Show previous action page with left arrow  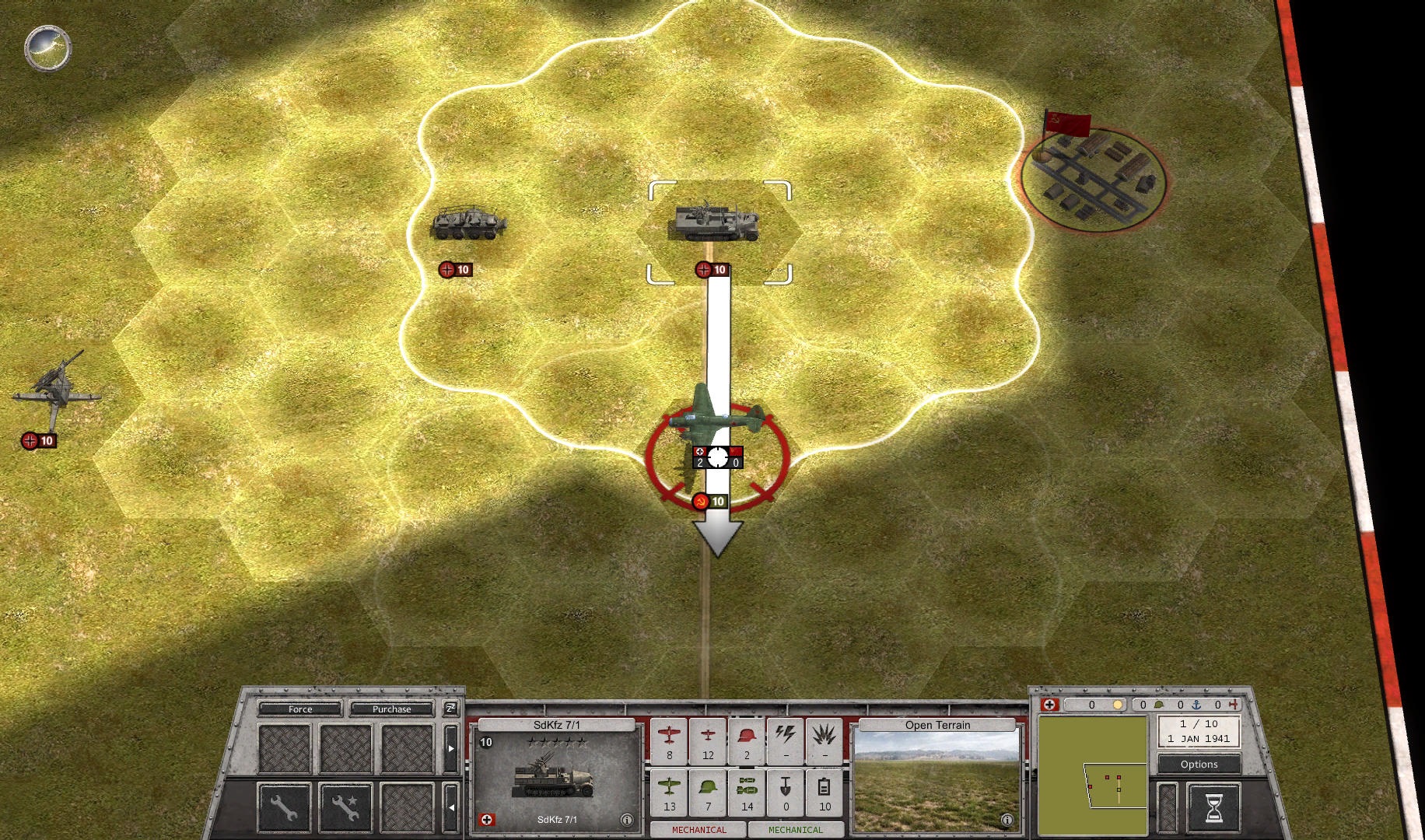450,807
